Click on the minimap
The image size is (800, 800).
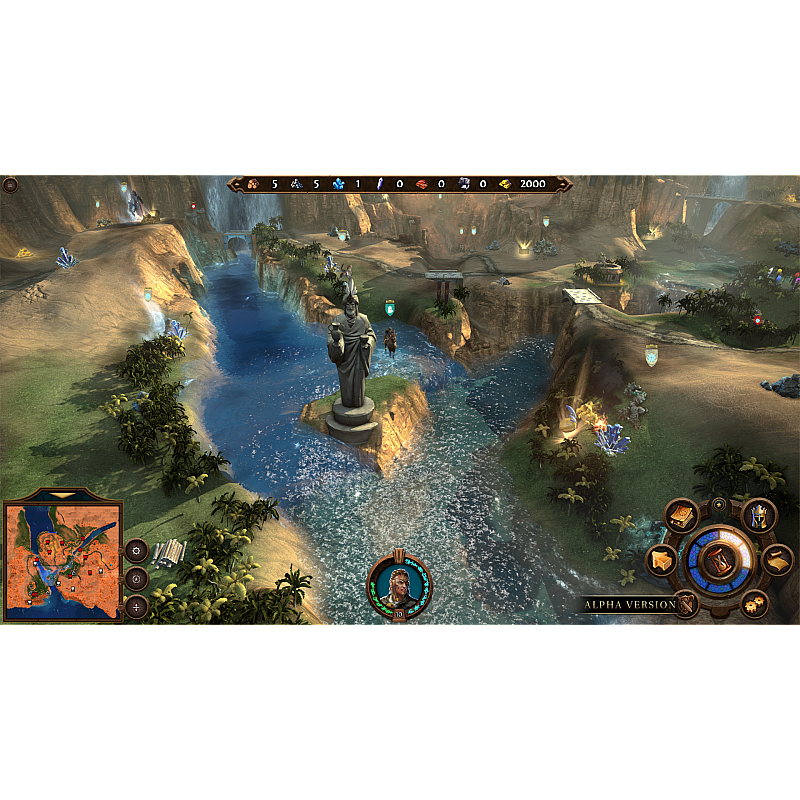click(x=63, y=560)
